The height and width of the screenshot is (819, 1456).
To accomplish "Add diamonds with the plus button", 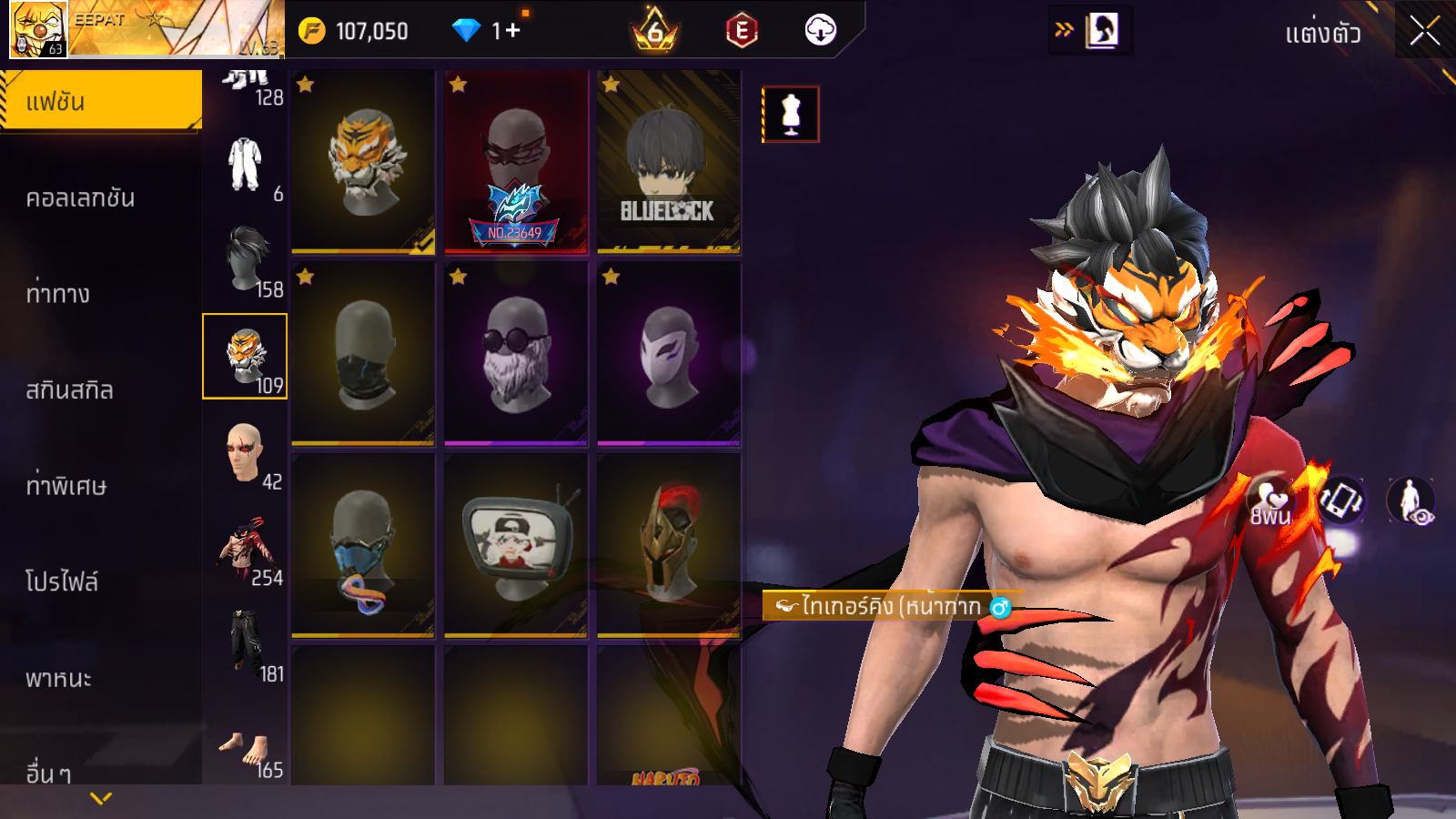I will point(512,31).
